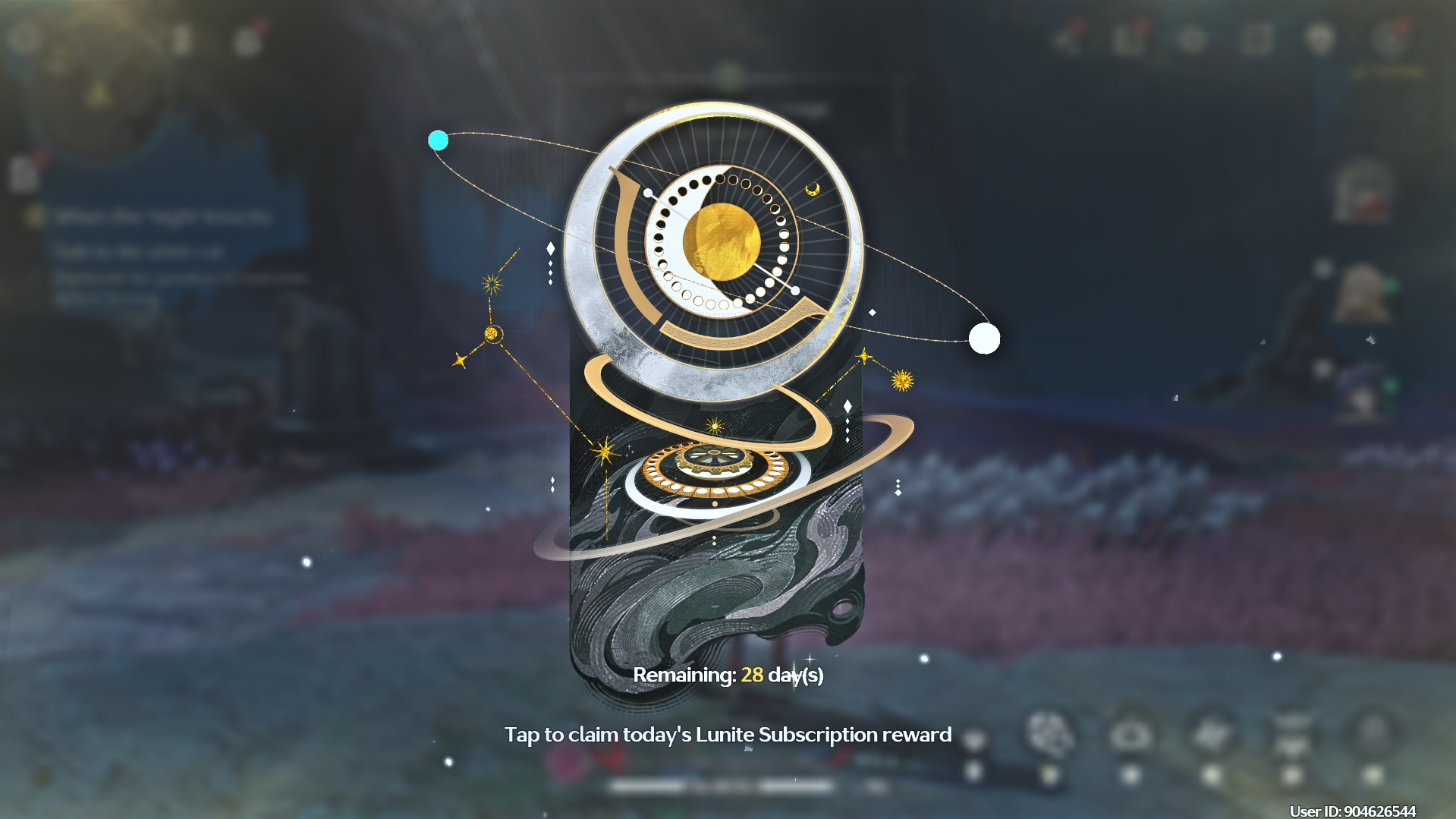The image size is (1456, 819).
Task: Tap the golden wheel medallion below the moon
Action: point(713,469)
